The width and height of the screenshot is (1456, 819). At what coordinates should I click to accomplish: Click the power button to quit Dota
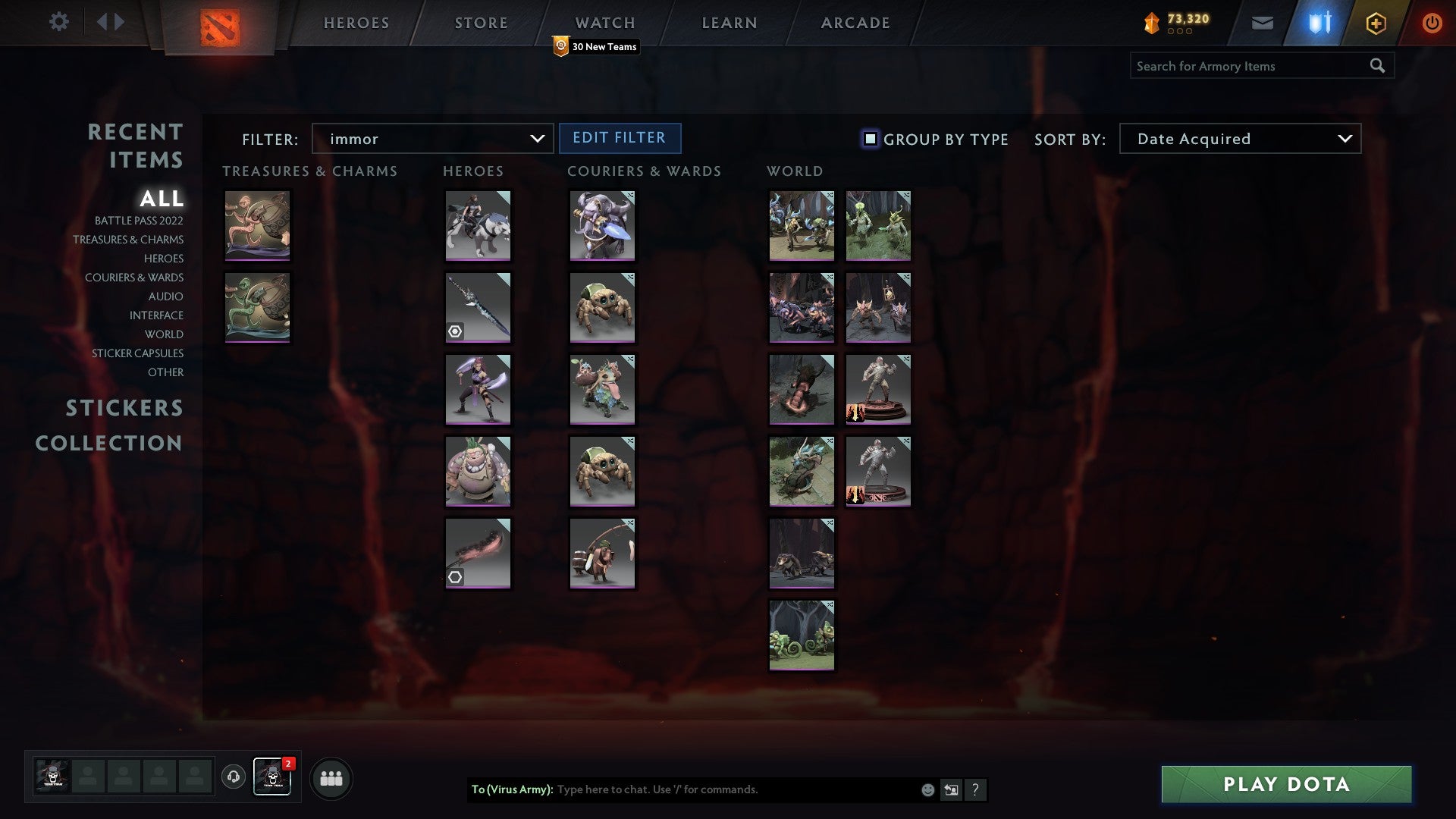click(1432, 23)
